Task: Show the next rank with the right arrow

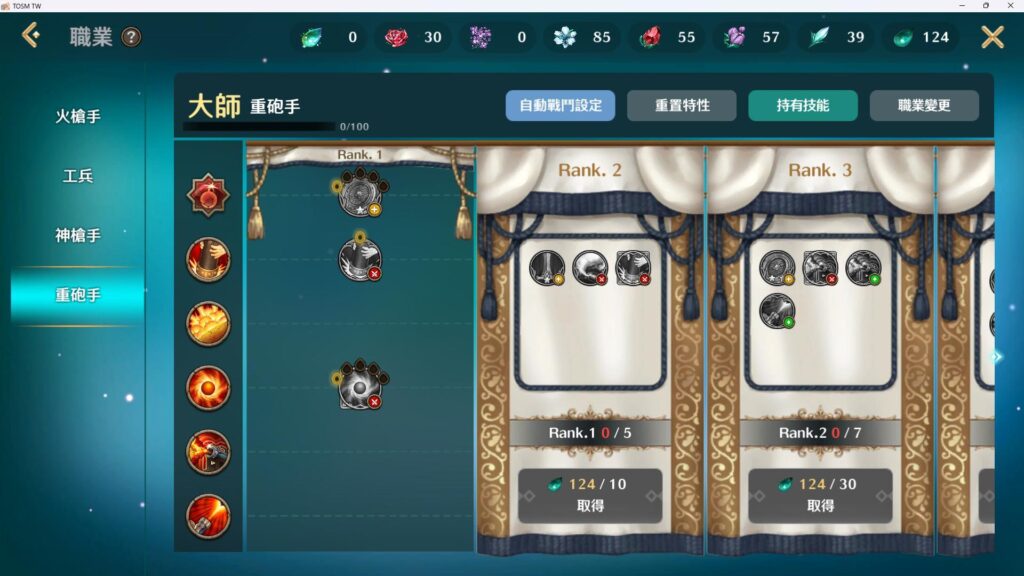Action: pos(996,357)
